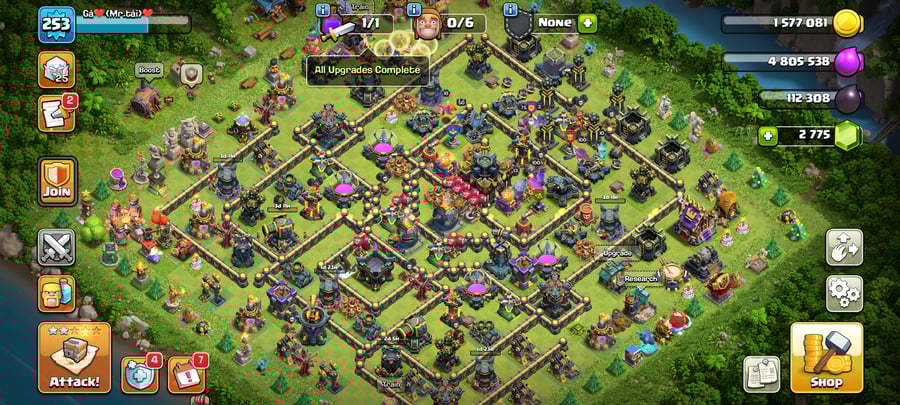Select the Town Hall 25 icon
Image resolution: width=900 pixels, height=405 pixels.
tap(57, 69)
